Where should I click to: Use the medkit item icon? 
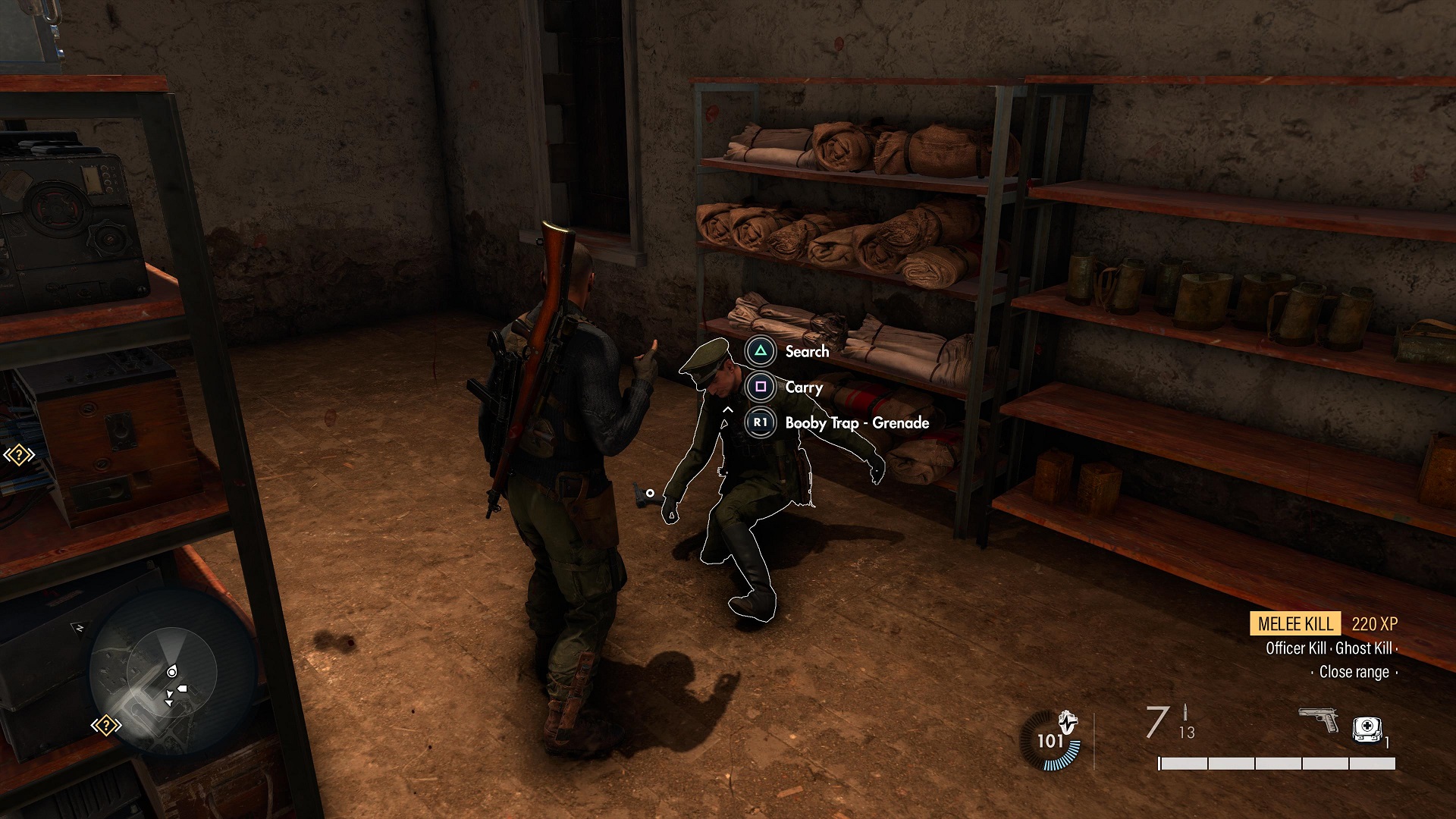[1367, 729]
